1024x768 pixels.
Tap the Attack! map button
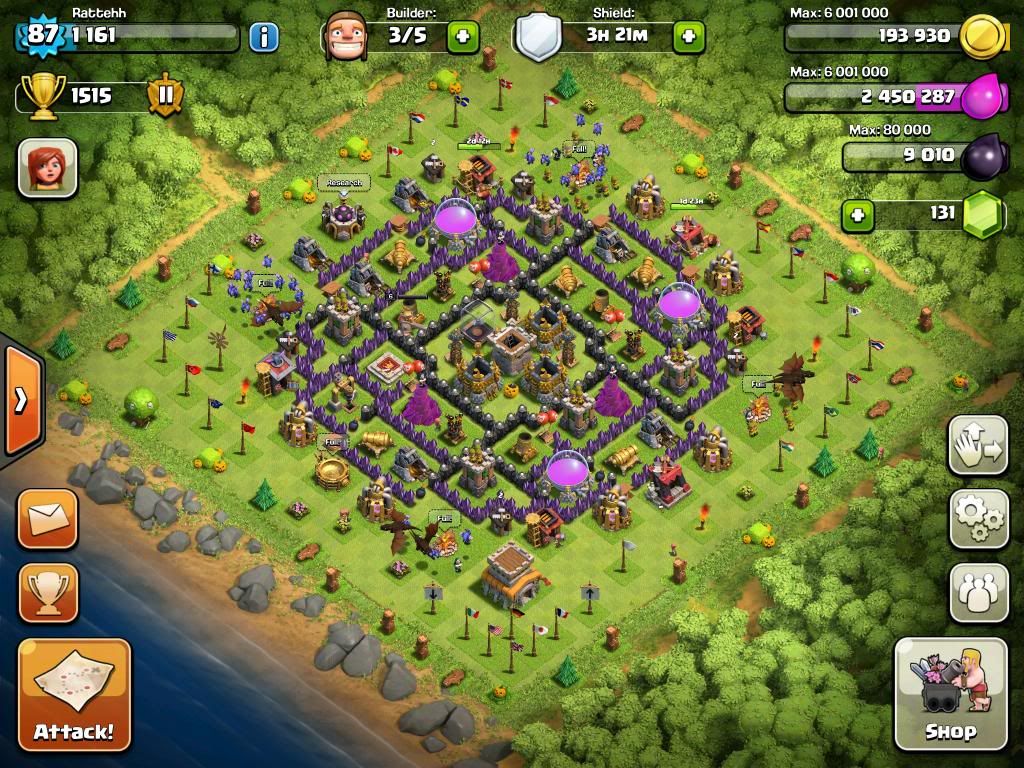74,694
